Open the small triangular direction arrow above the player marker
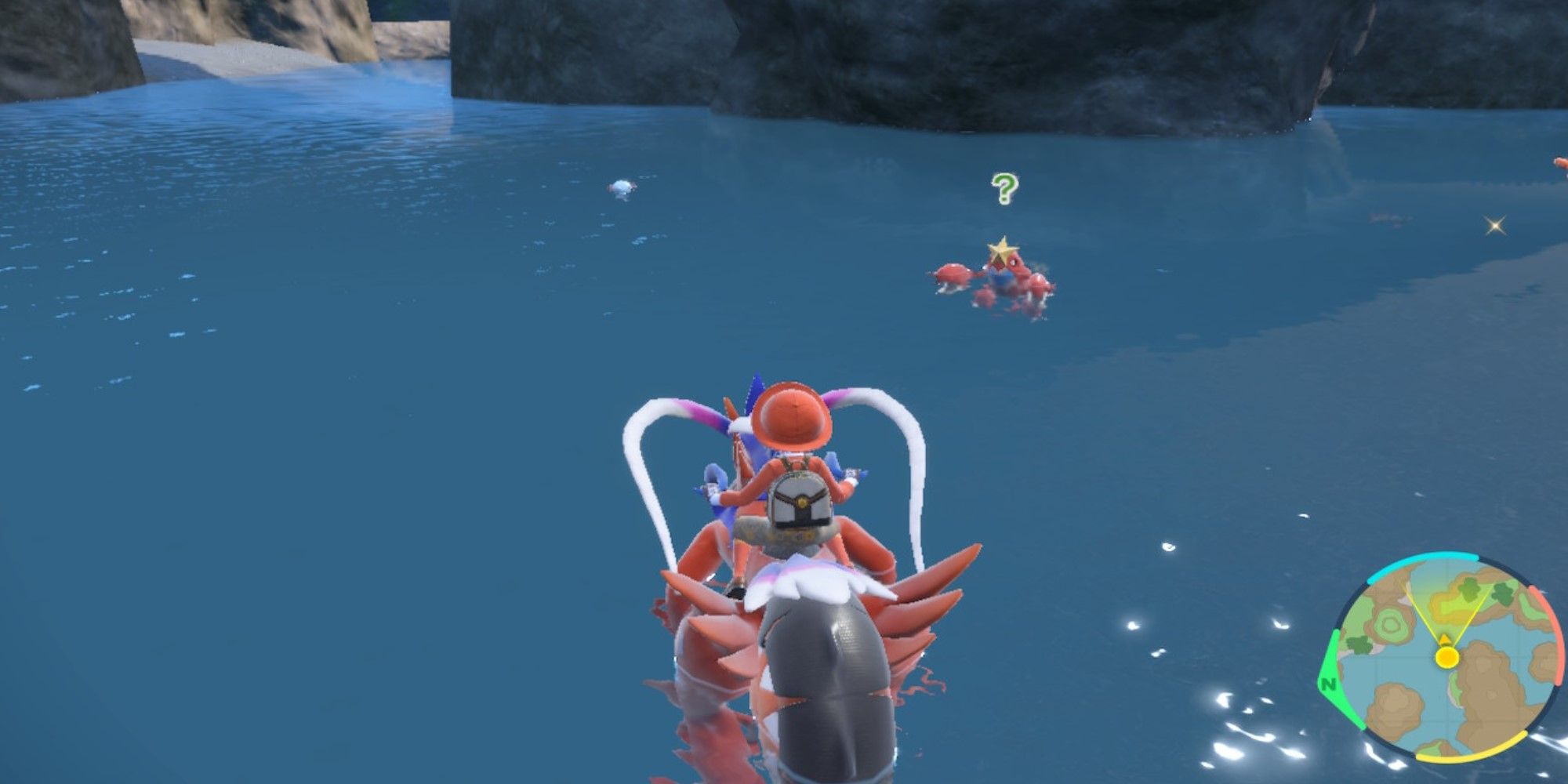Viewport: 1568px width, 784px height. tap(1444, 639)
